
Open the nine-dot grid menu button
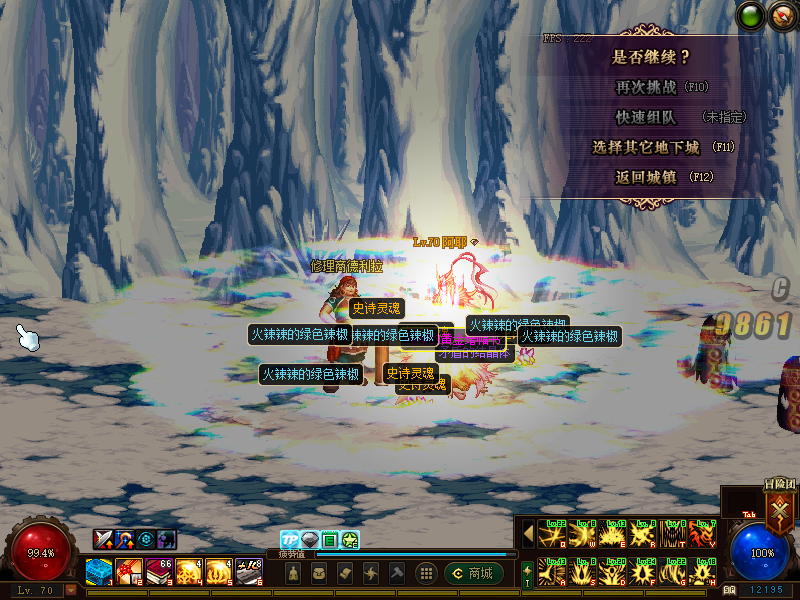coord(426,573)
